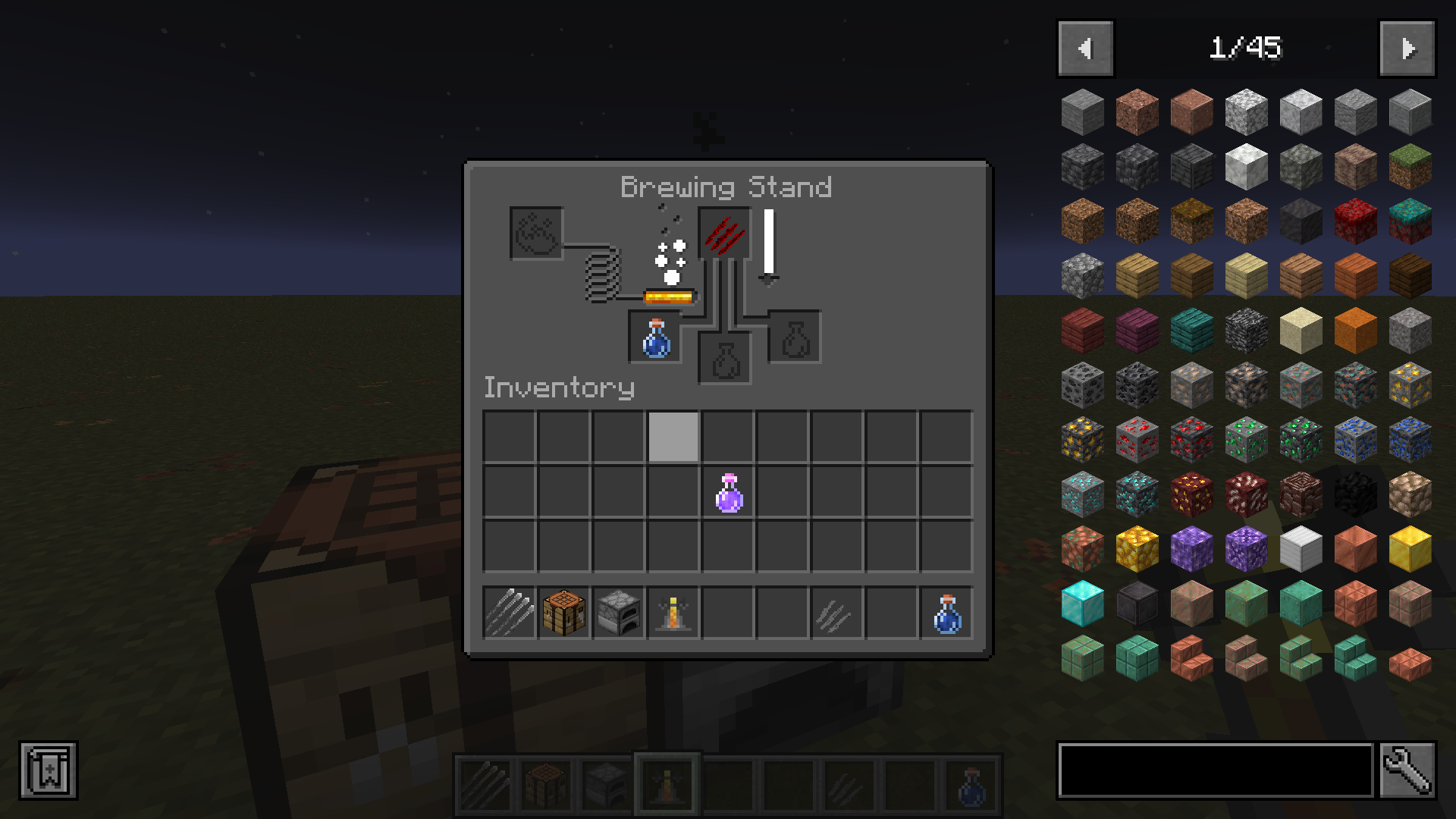Screen dimensions: 1456x819
Task: Click the banner icon in the bottom-left corner
Action: 47,769
